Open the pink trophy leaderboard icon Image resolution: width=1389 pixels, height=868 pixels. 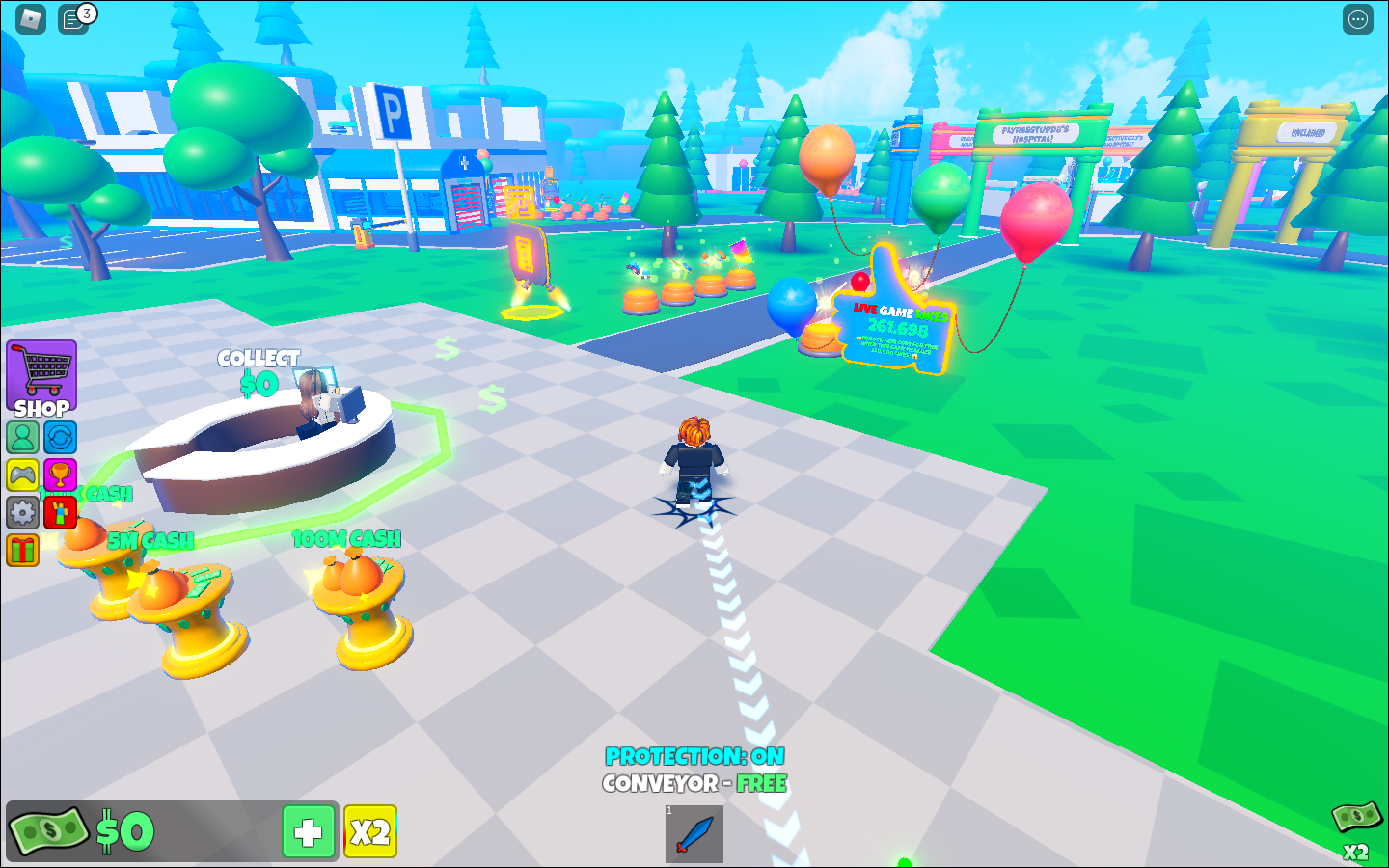[60, 475]
